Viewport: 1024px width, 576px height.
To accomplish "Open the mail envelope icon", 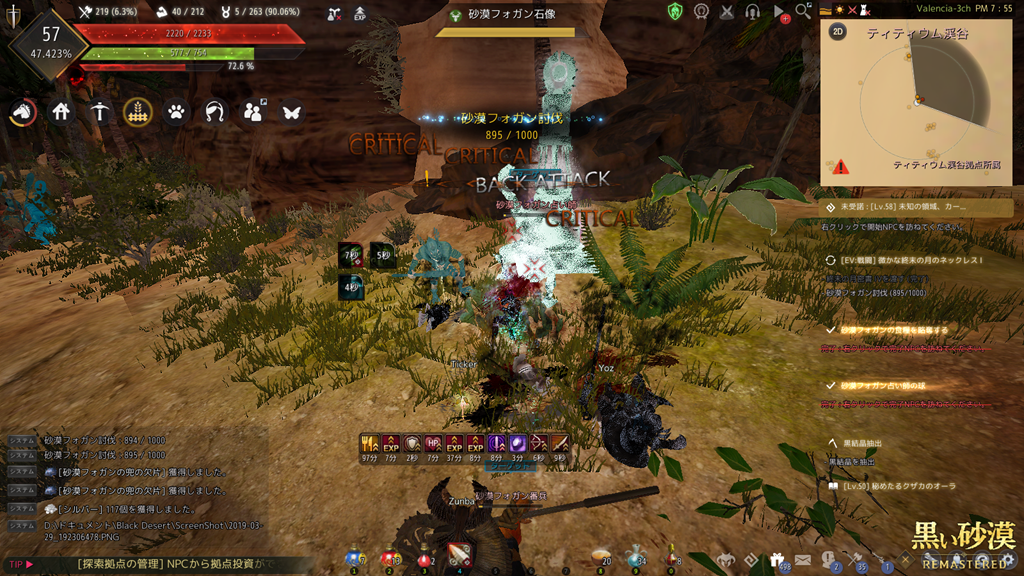I will [x=803, y=560].
